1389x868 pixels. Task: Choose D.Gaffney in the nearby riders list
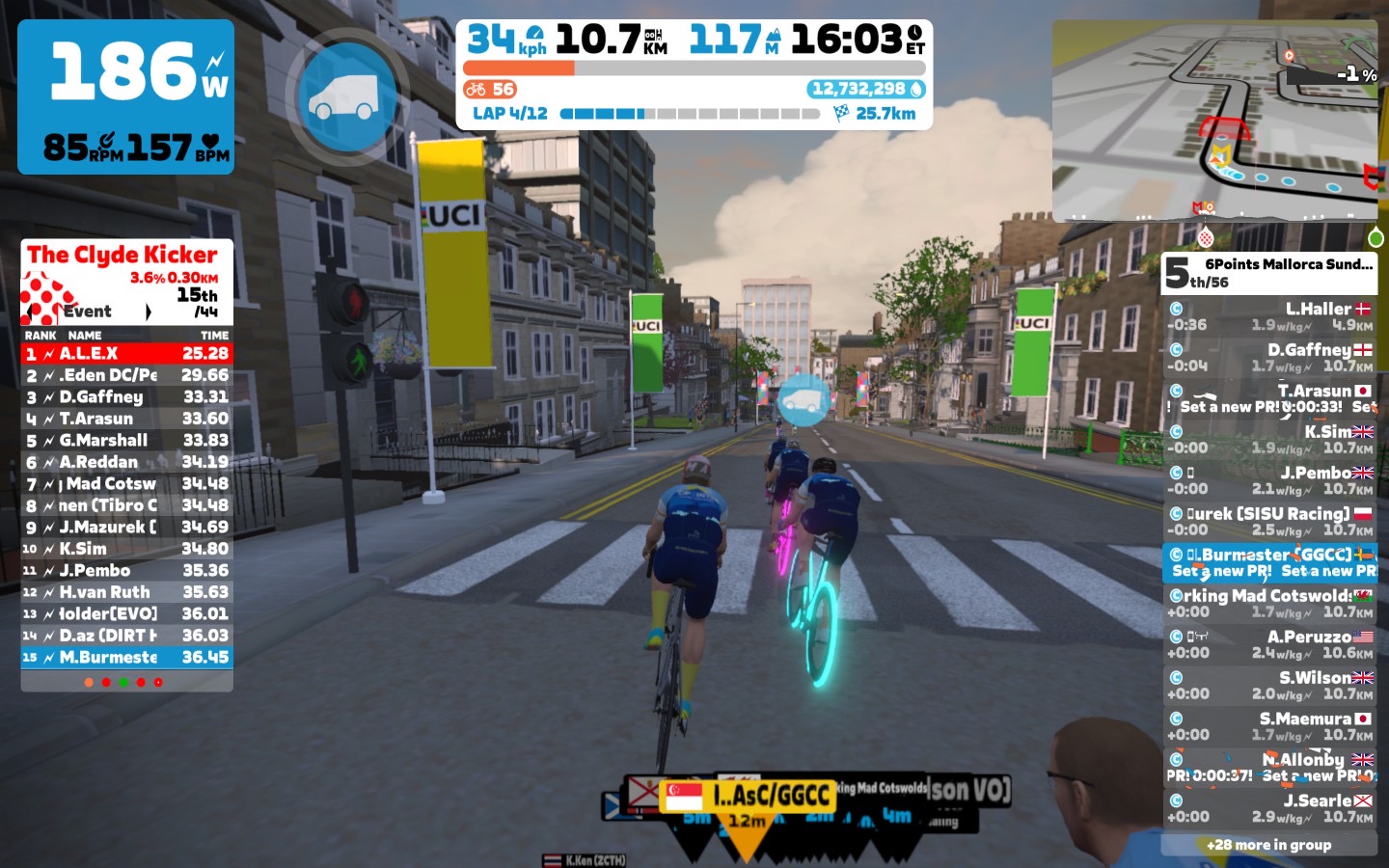point(1269,358)
